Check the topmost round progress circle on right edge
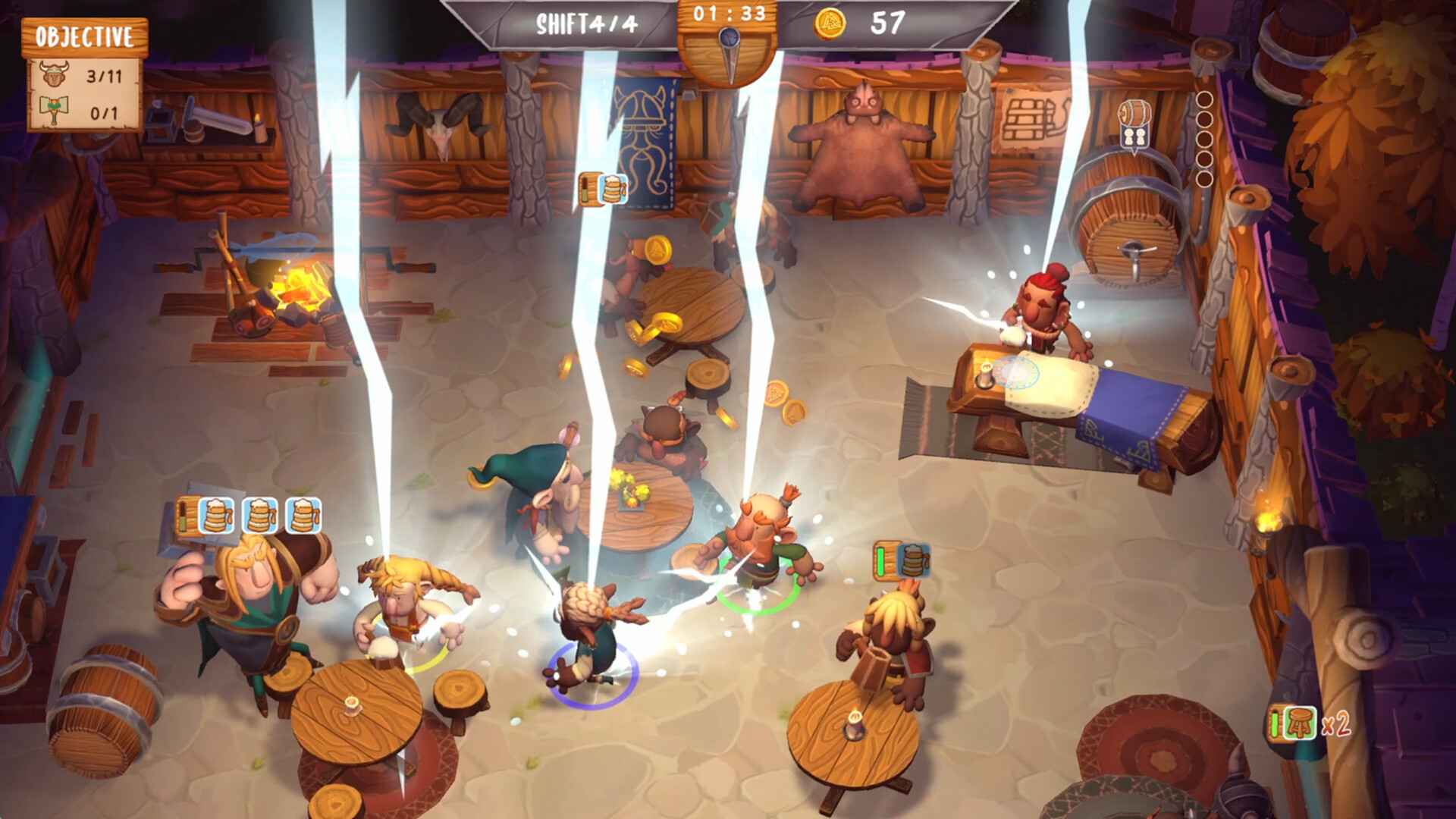The image size is (1456, 819). click(1206, 98)
